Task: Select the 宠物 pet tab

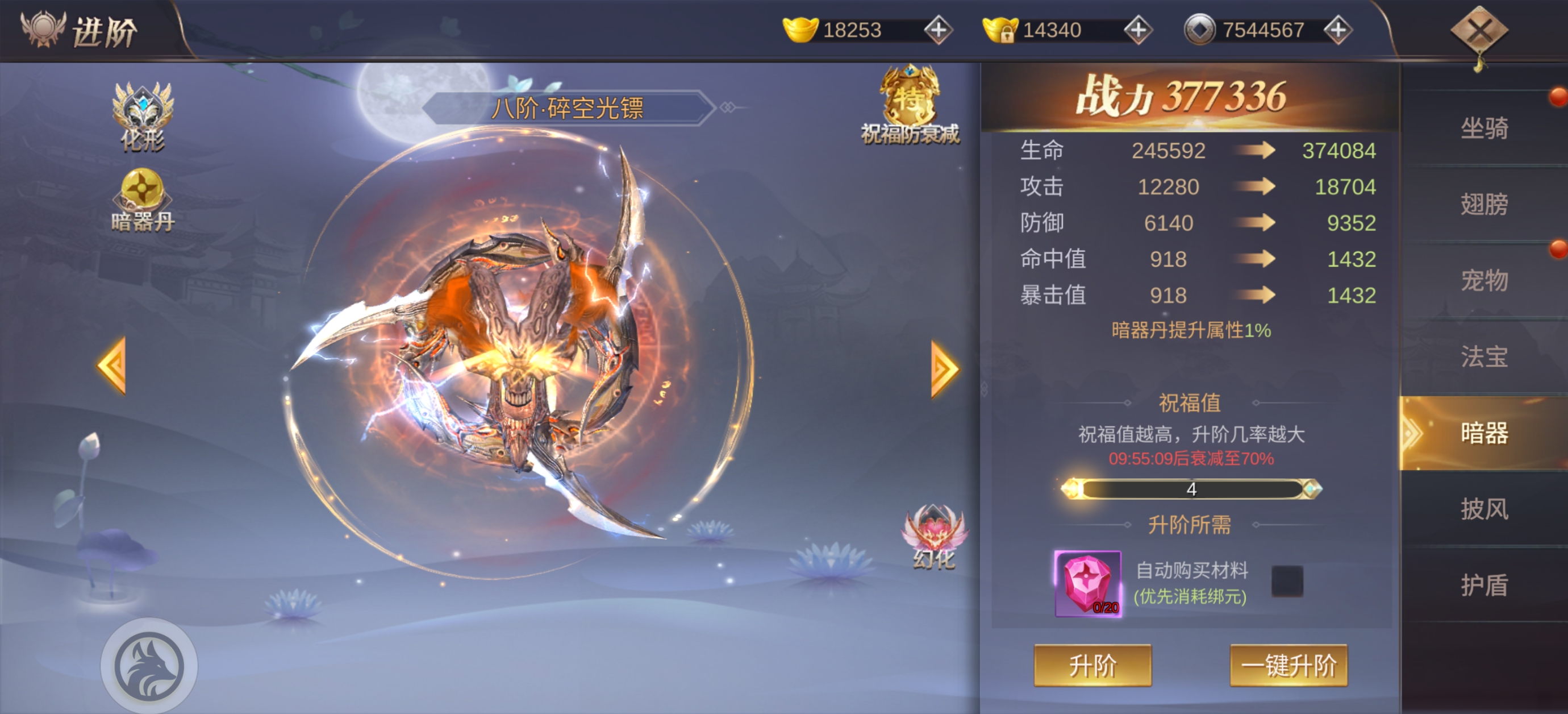Action: point(1484,280)
